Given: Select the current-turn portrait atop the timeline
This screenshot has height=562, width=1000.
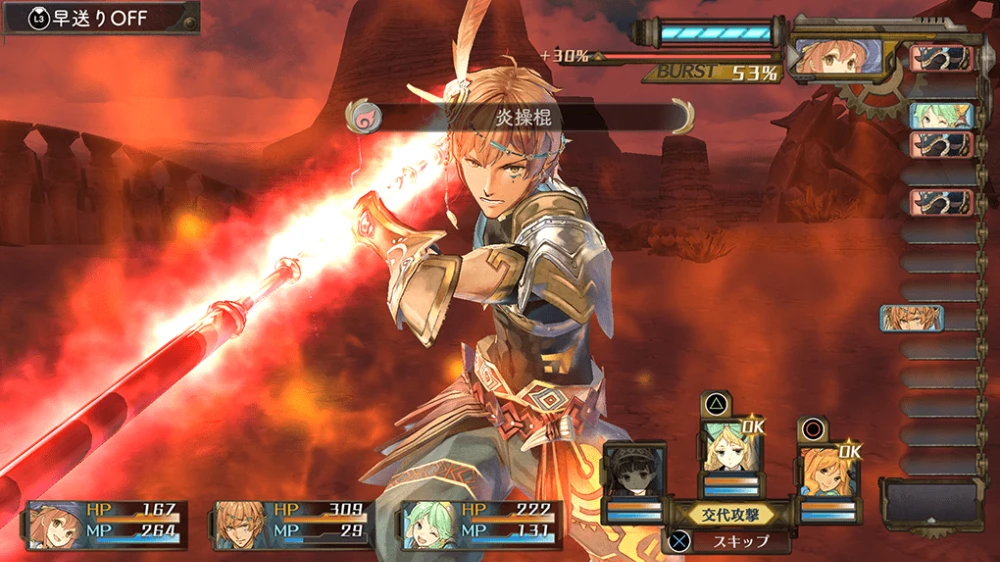Looking at the screenshot, I should point(838,55).
